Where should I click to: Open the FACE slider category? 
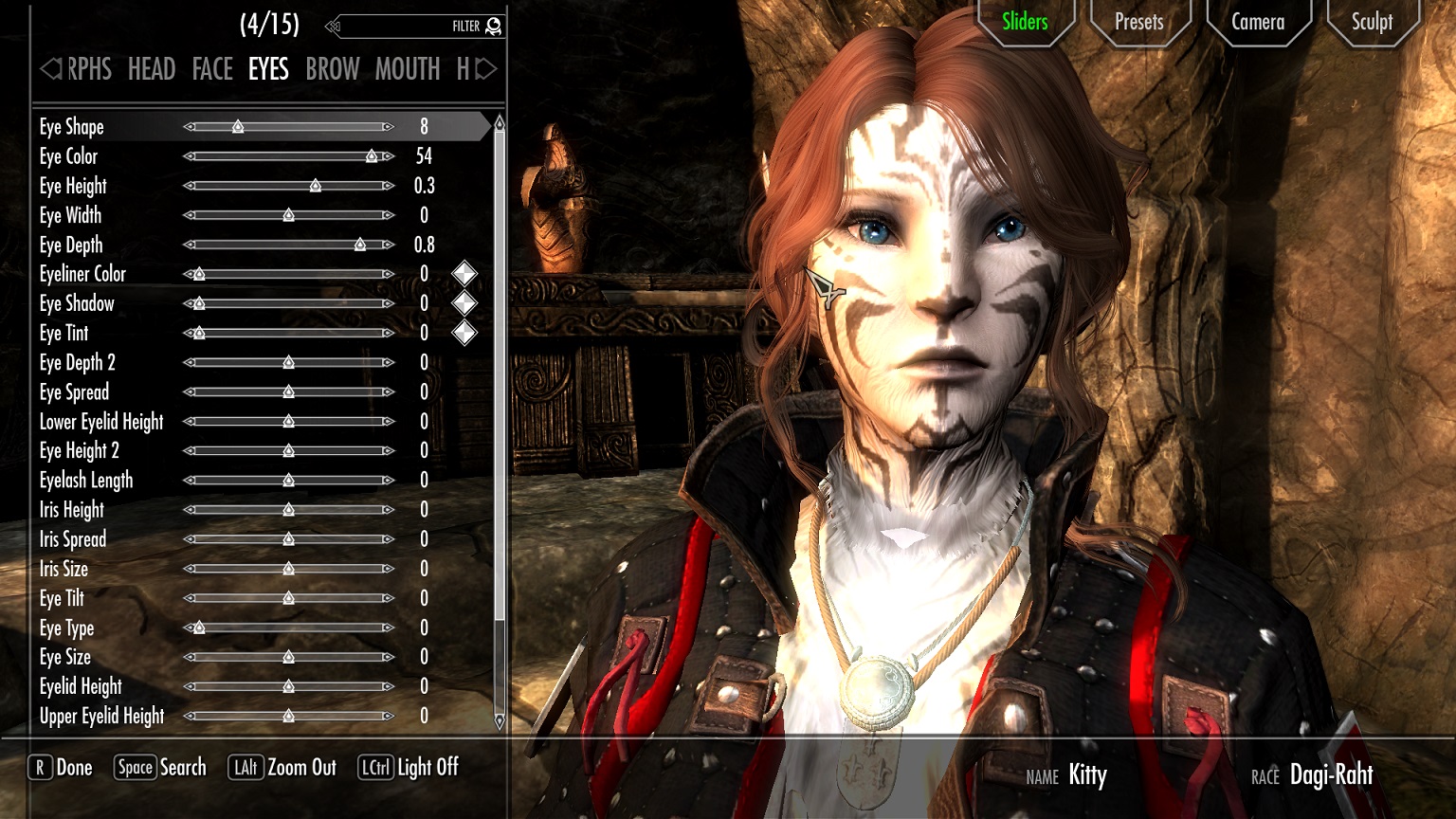click(x=212, y=69)
